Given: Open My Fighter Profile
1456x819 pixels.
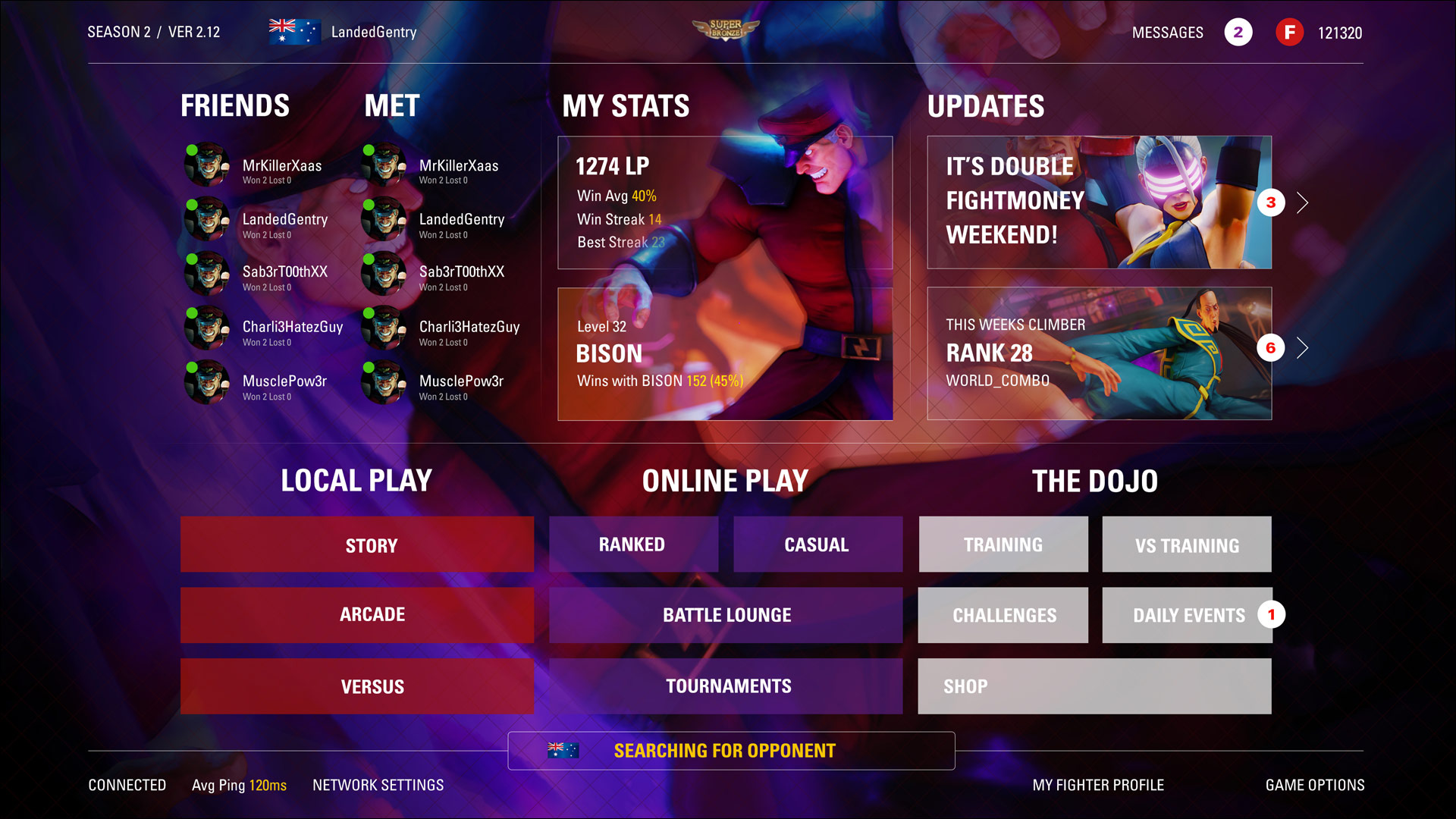Looking at the screenshot, I should [x=1097, y=785].
